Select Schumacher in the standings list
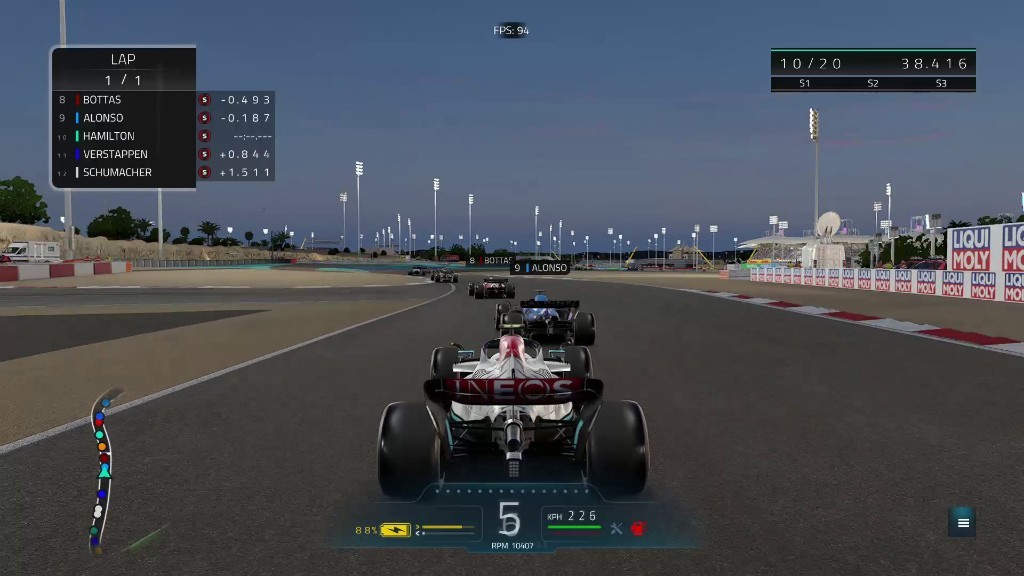The height and width of the screenshot is (576, 1024). [117, 172]
